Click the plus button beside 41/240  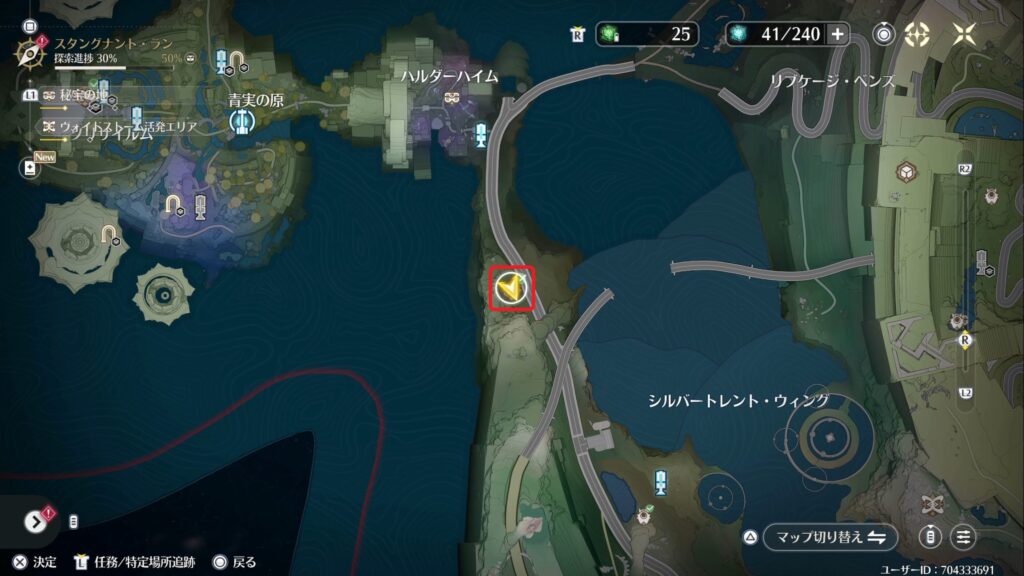pyautogui.click(x=837, y=34)
